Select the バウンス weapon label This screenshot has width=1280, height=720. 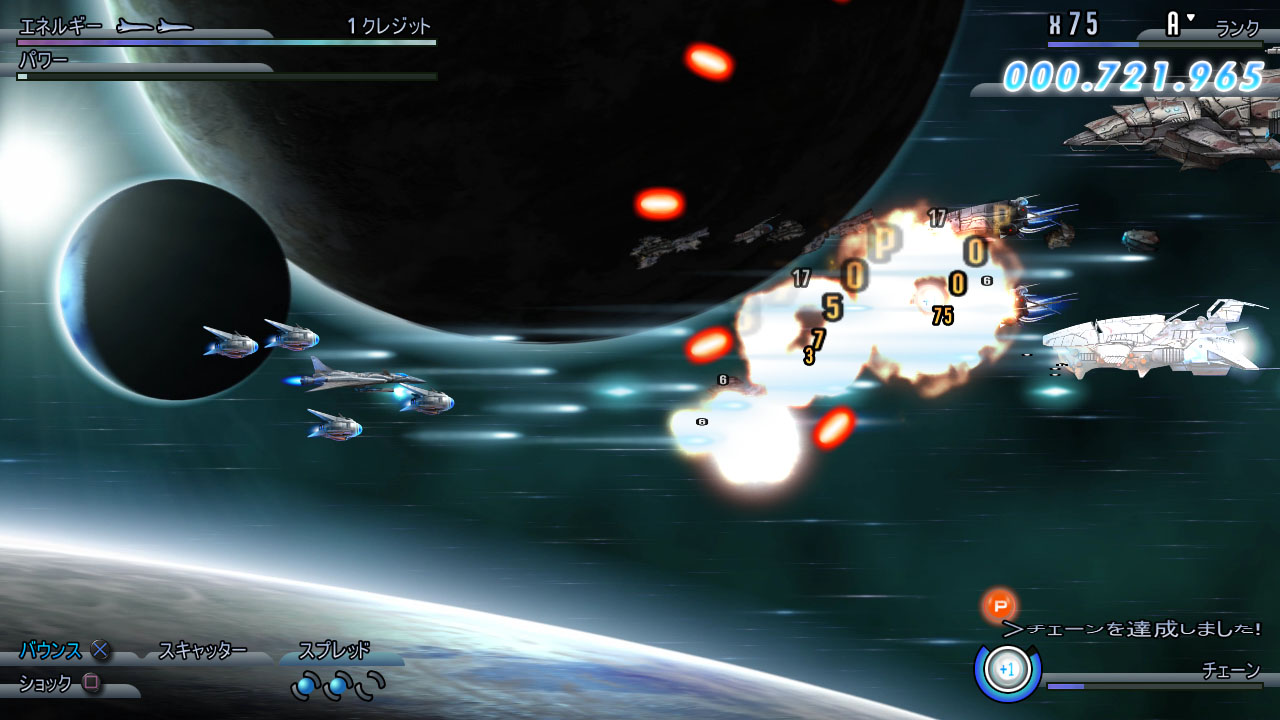(51, 651)
